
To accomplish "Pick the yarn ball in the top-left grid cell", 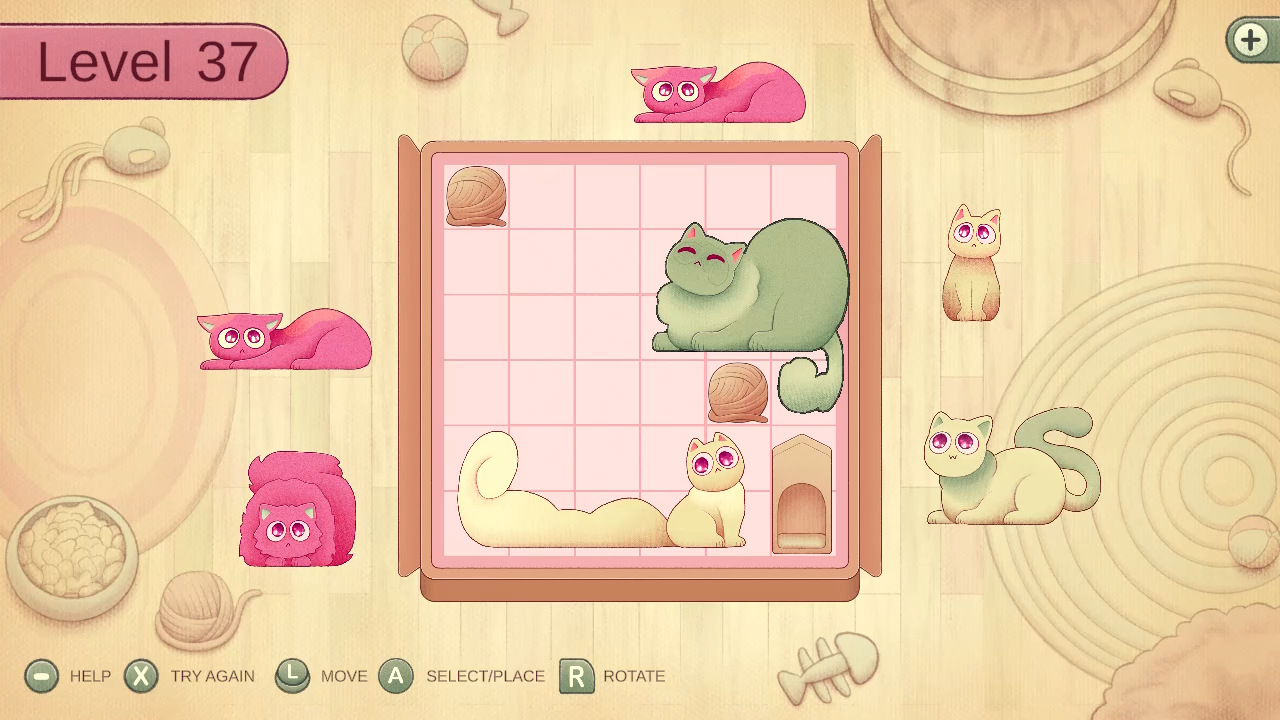I will [x=476, y=196].
